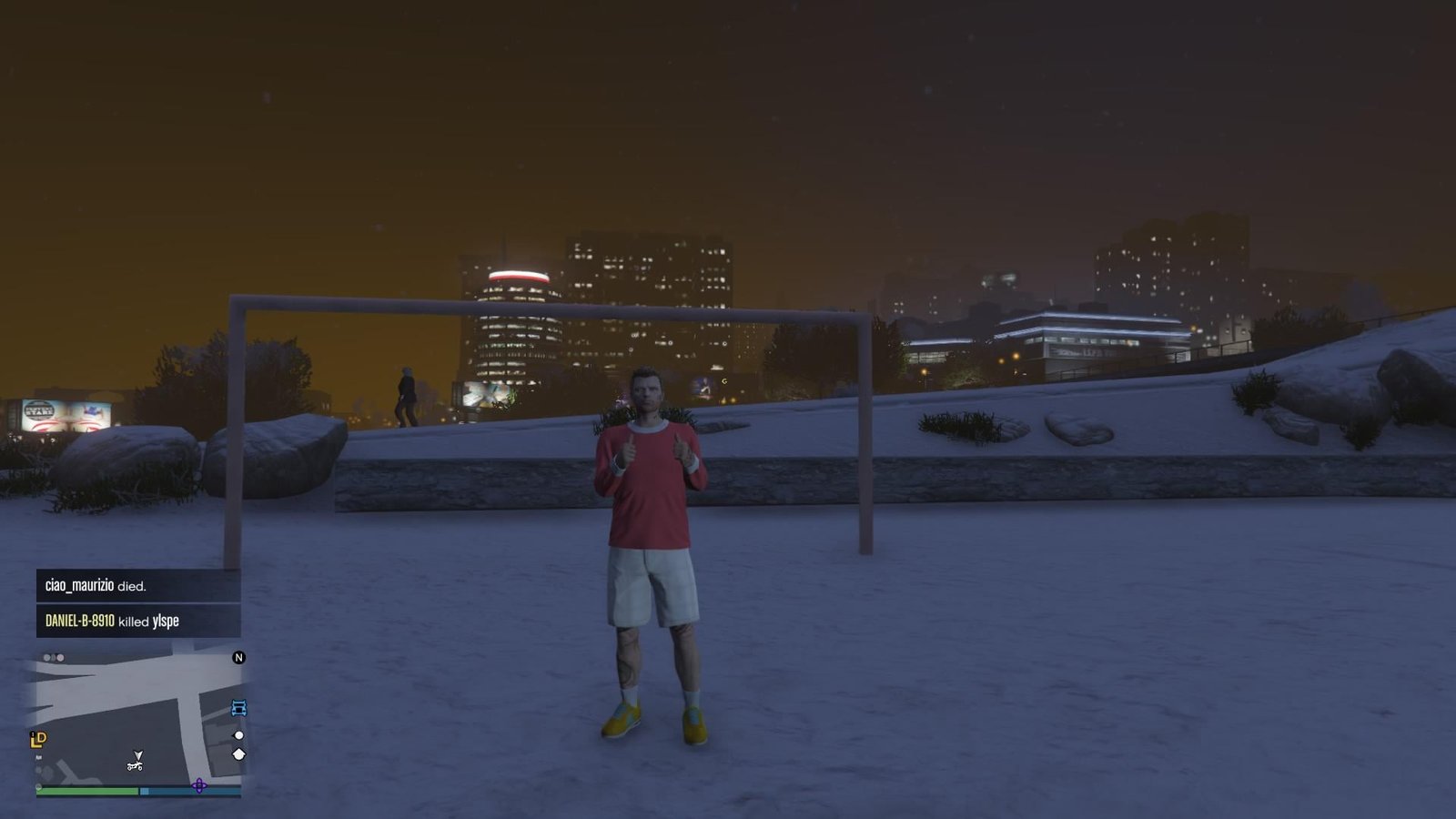Toggle the middle indicator dot above the minimap

(54, 657)
